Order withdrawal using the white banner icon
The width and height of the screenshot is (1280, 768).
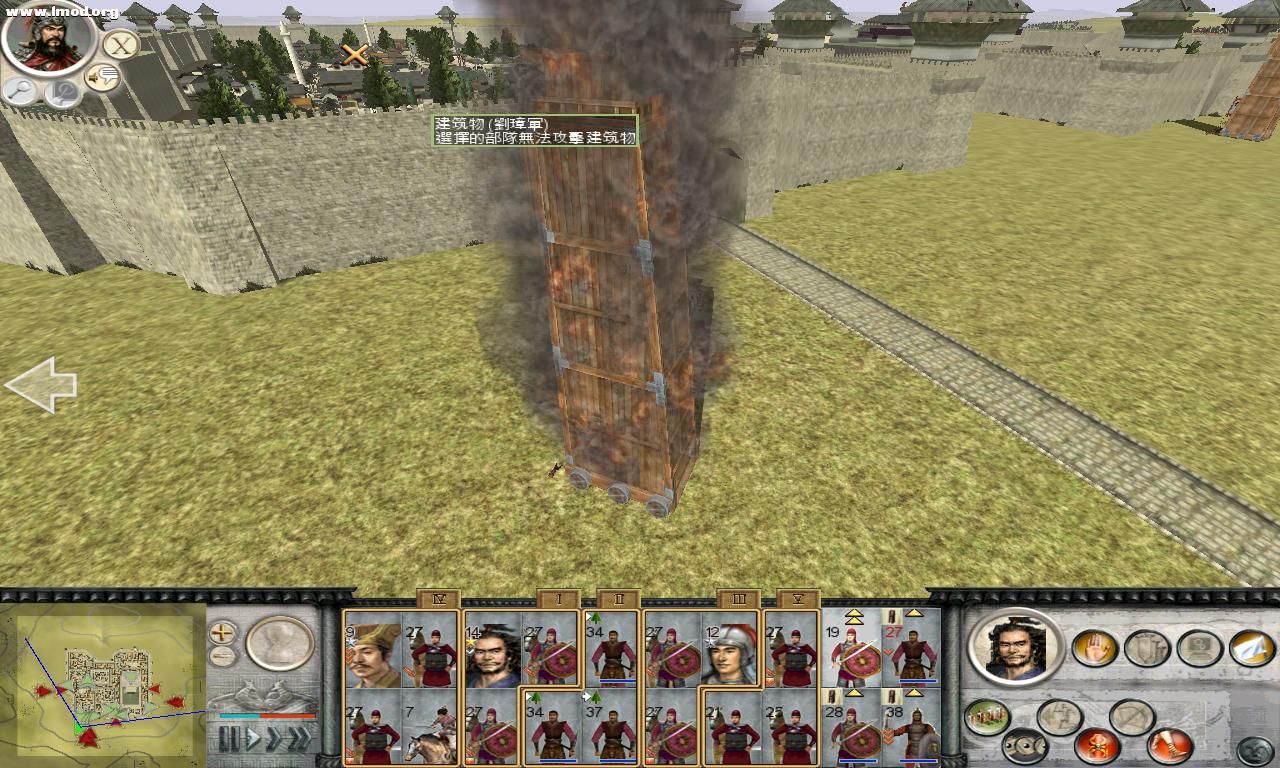pyautogui.click(x=1253, y=647)
